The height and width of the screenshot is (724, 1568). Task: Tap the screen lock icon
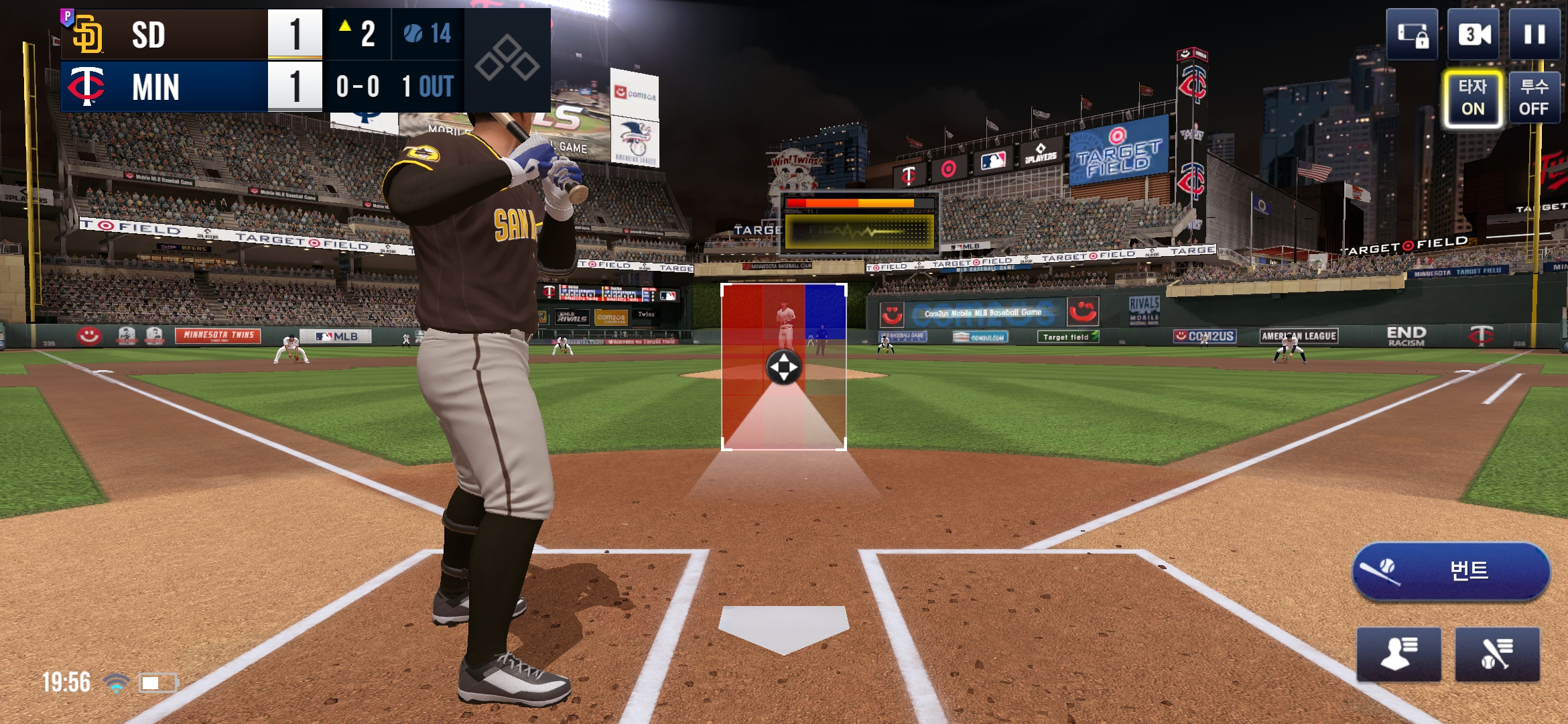(1412, 34)
